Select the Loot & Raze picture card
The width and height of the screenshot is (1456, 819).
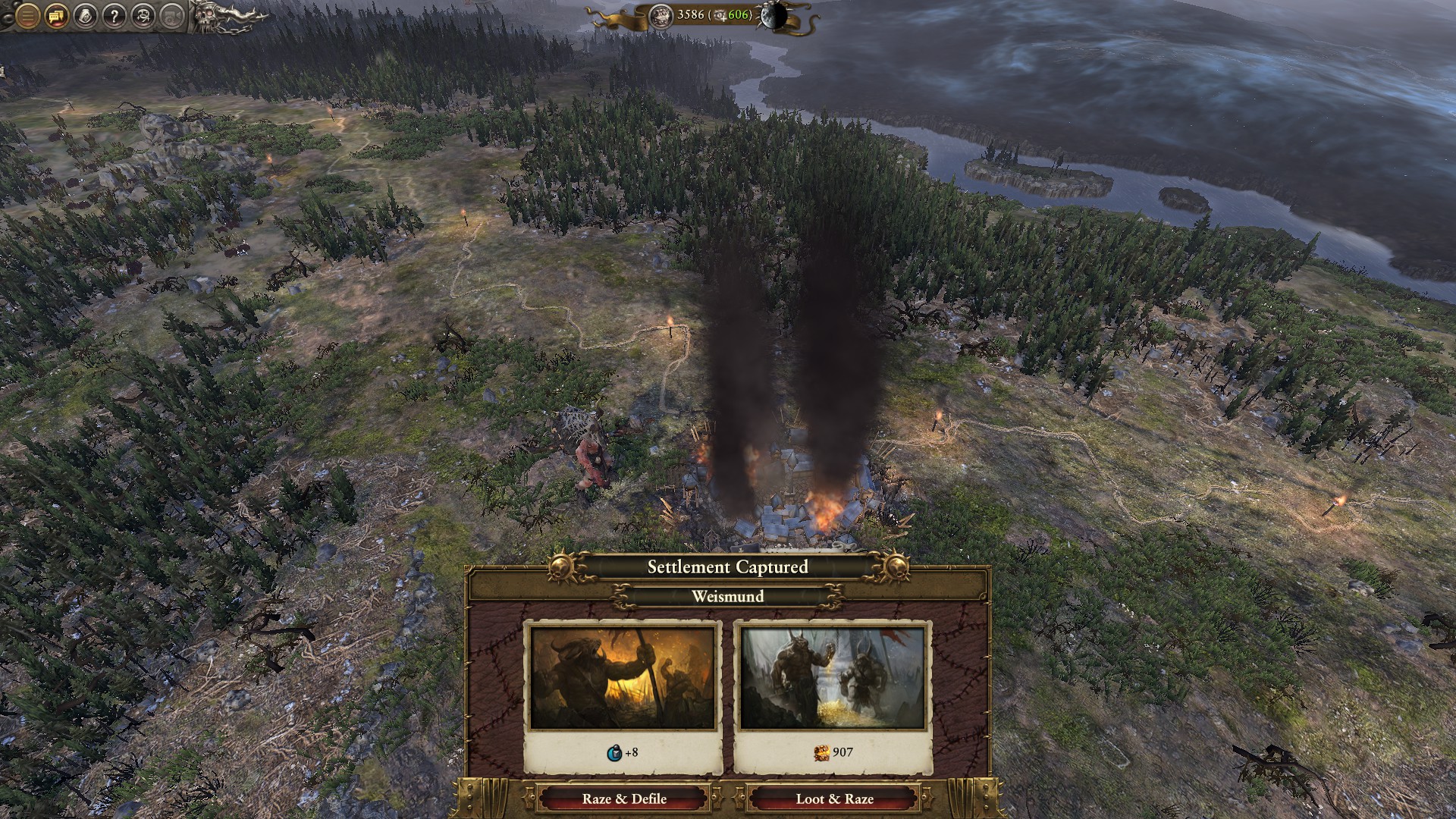tap(833, 677)
